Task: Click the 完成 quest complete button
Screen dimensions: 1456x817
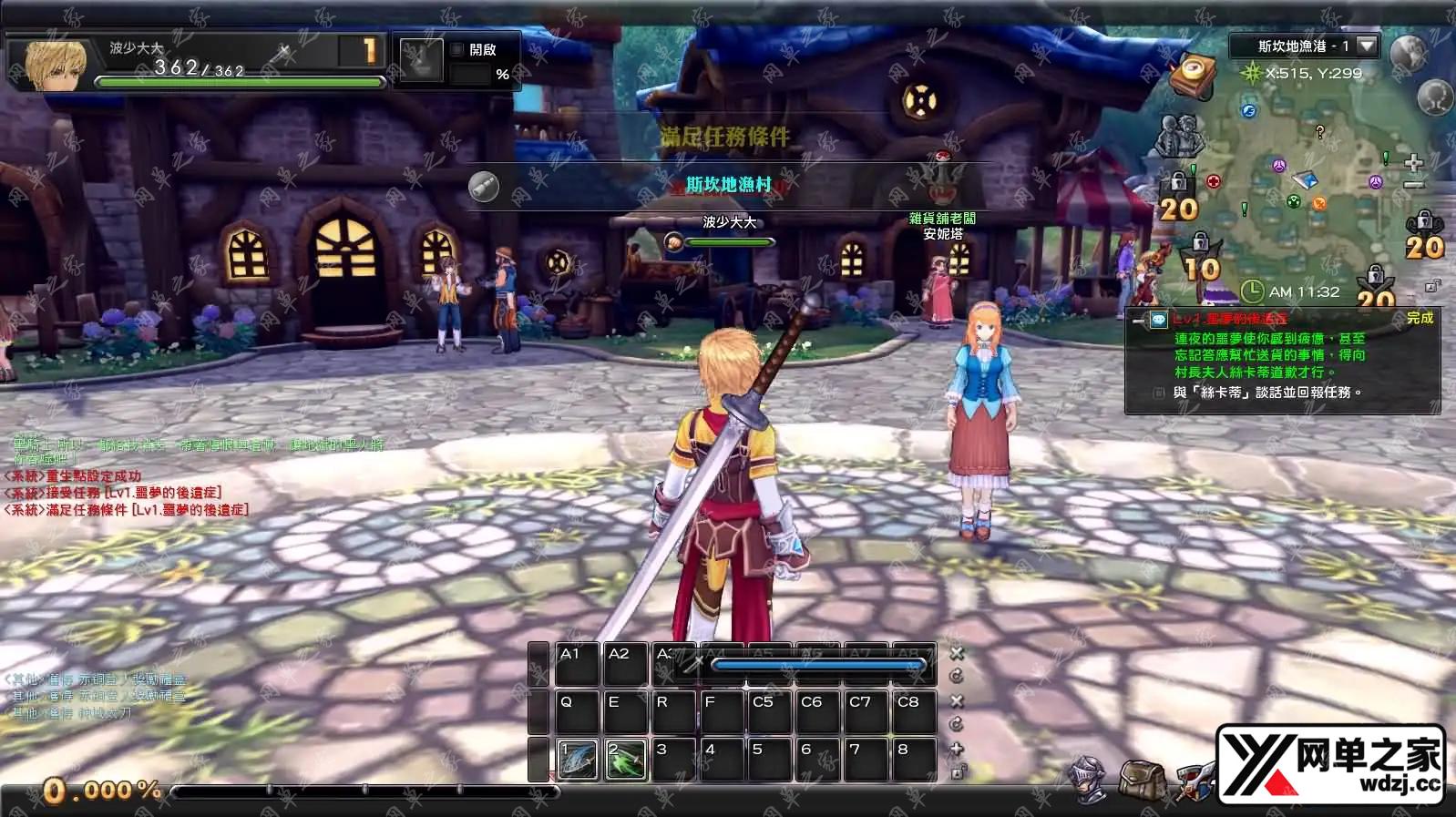Action: coord(1420,318)
